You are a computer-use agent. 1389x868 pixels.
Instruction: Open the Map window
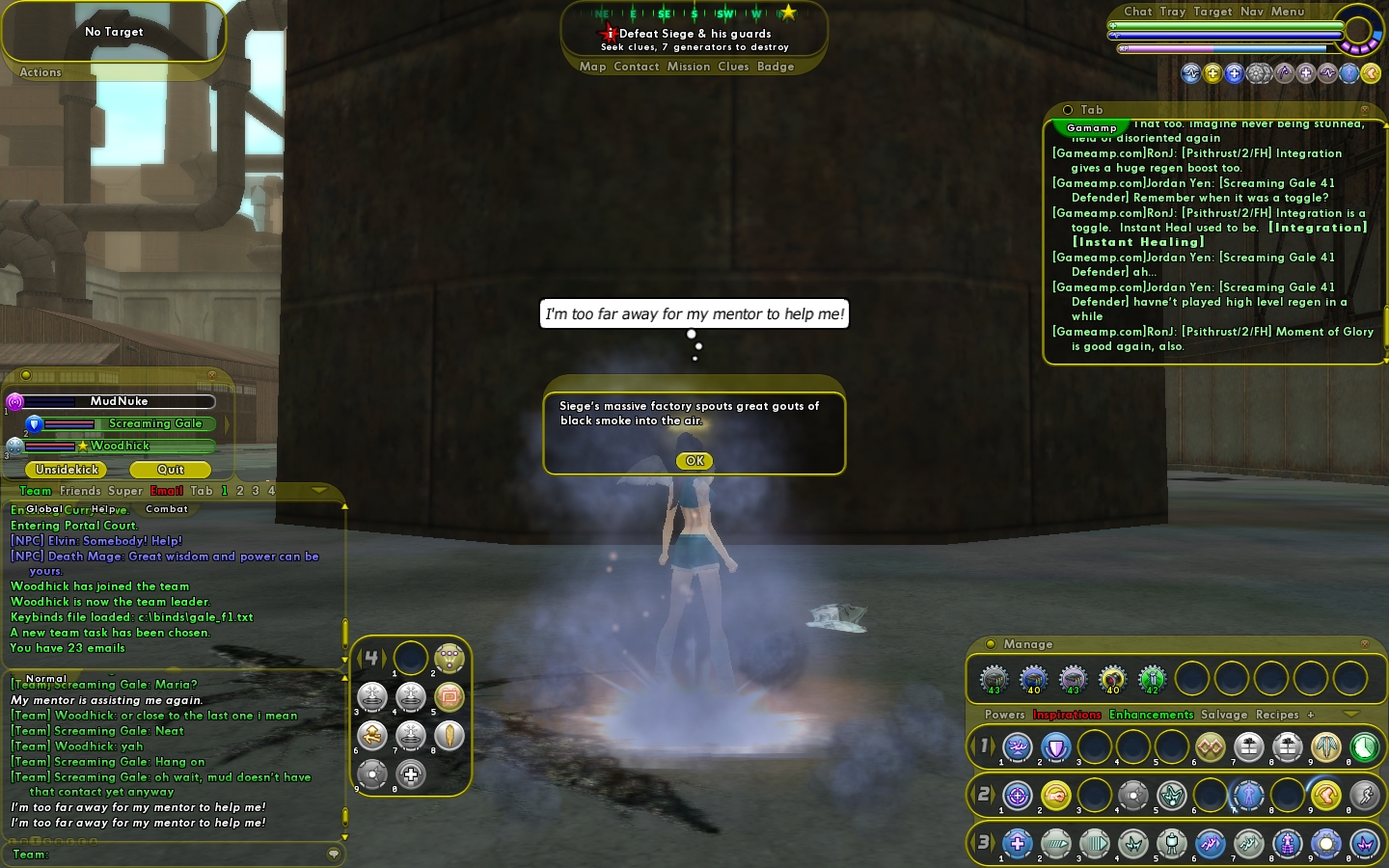coord(592,67)
